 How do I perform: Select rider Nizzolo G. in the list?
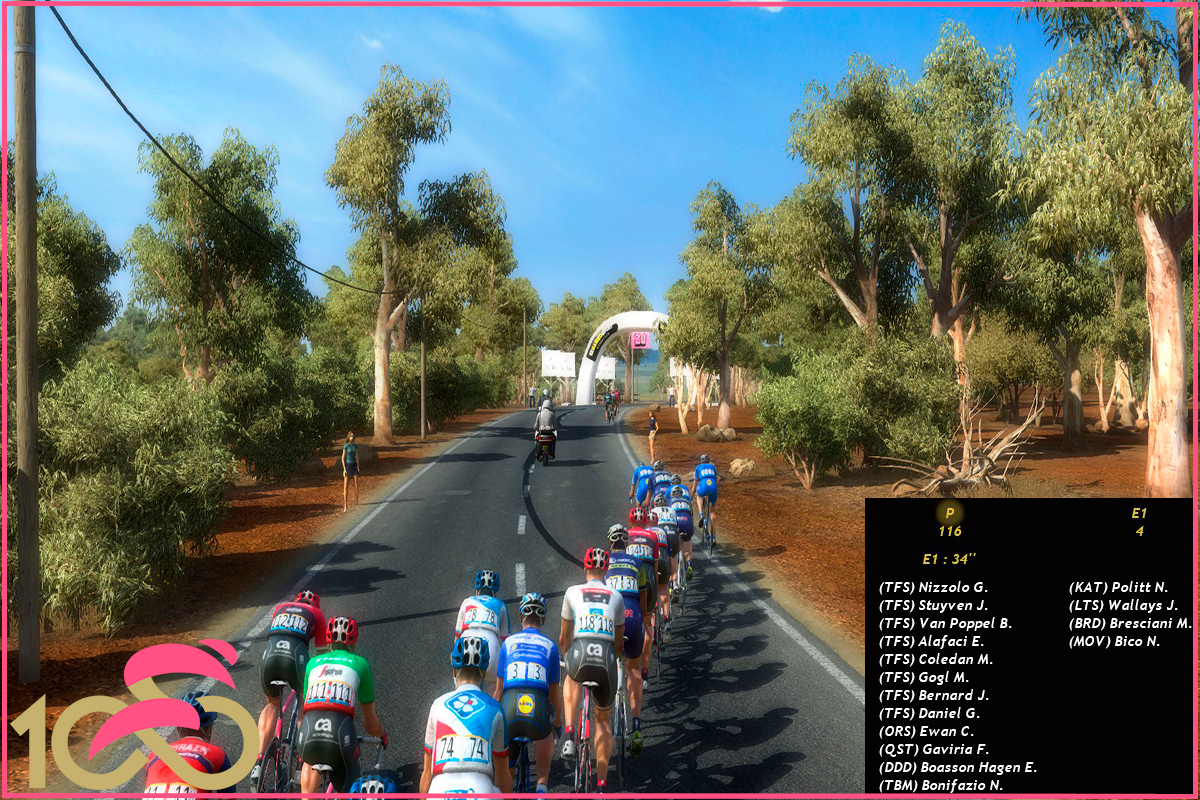933,588
